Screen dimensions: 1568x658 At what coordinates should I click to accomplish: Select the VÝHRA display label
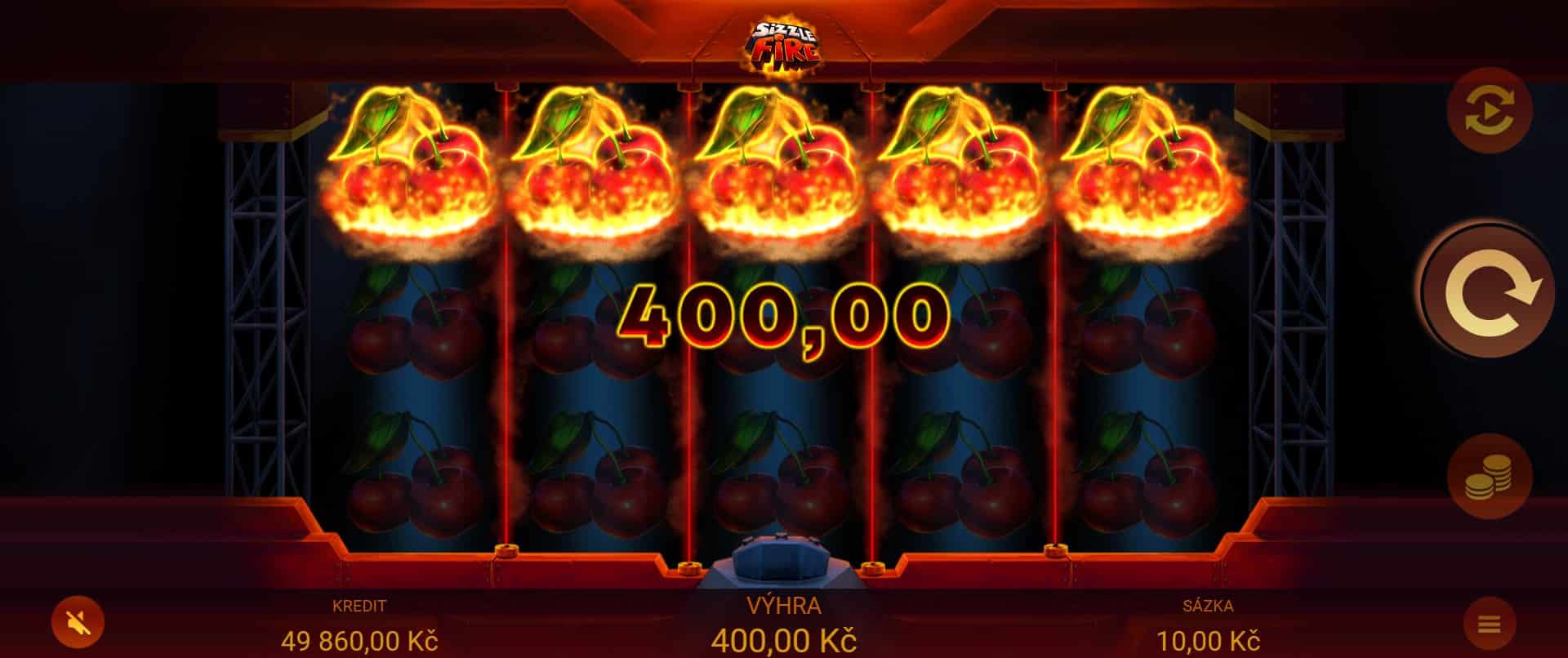pos(785,607)
